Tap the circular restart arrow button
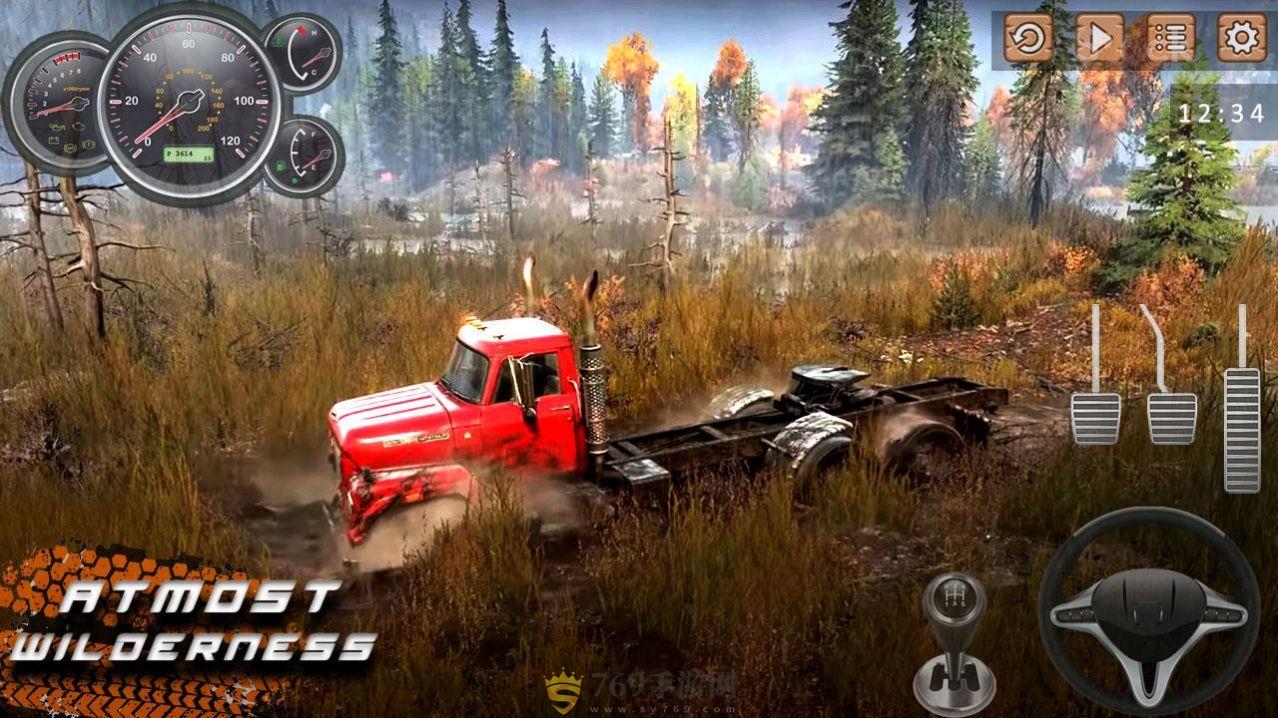 click(x=1029, y=39)
